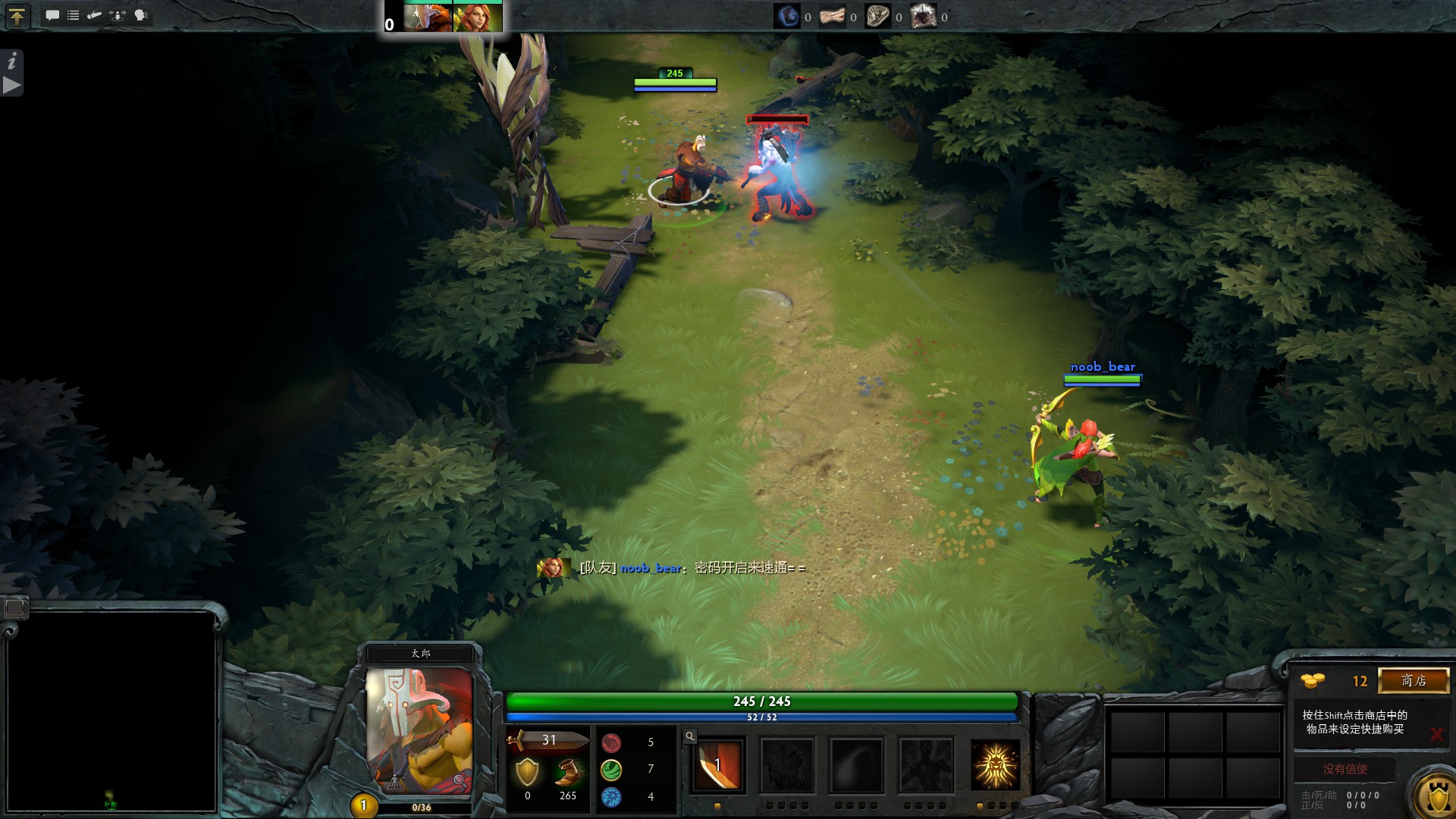Activate the Blade Fury ability

717,765
